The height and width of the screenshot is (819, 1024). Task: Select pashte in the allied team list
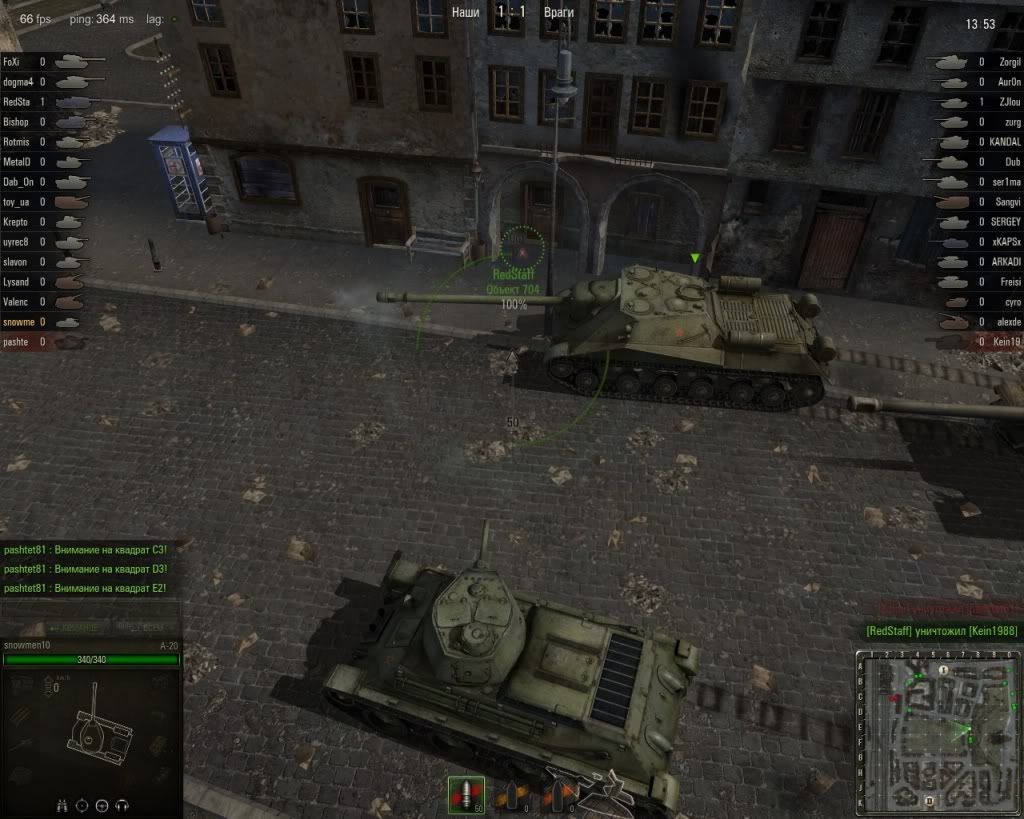[x=17, y=342]
